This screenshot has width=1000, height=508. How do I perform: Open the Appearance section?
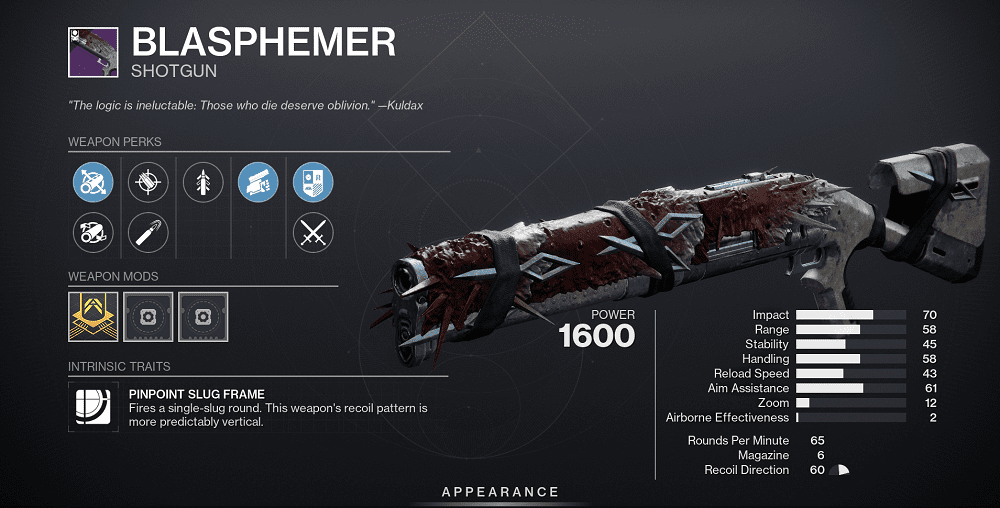(501, 492)
